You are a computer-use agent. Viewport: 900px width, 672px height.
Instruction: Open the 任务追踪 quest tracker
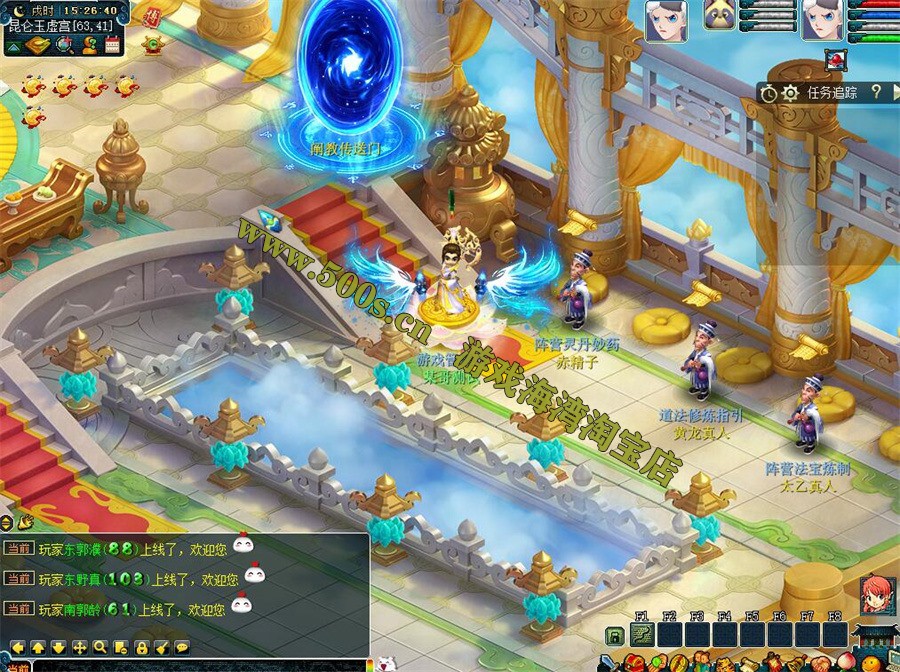(832, 92)
